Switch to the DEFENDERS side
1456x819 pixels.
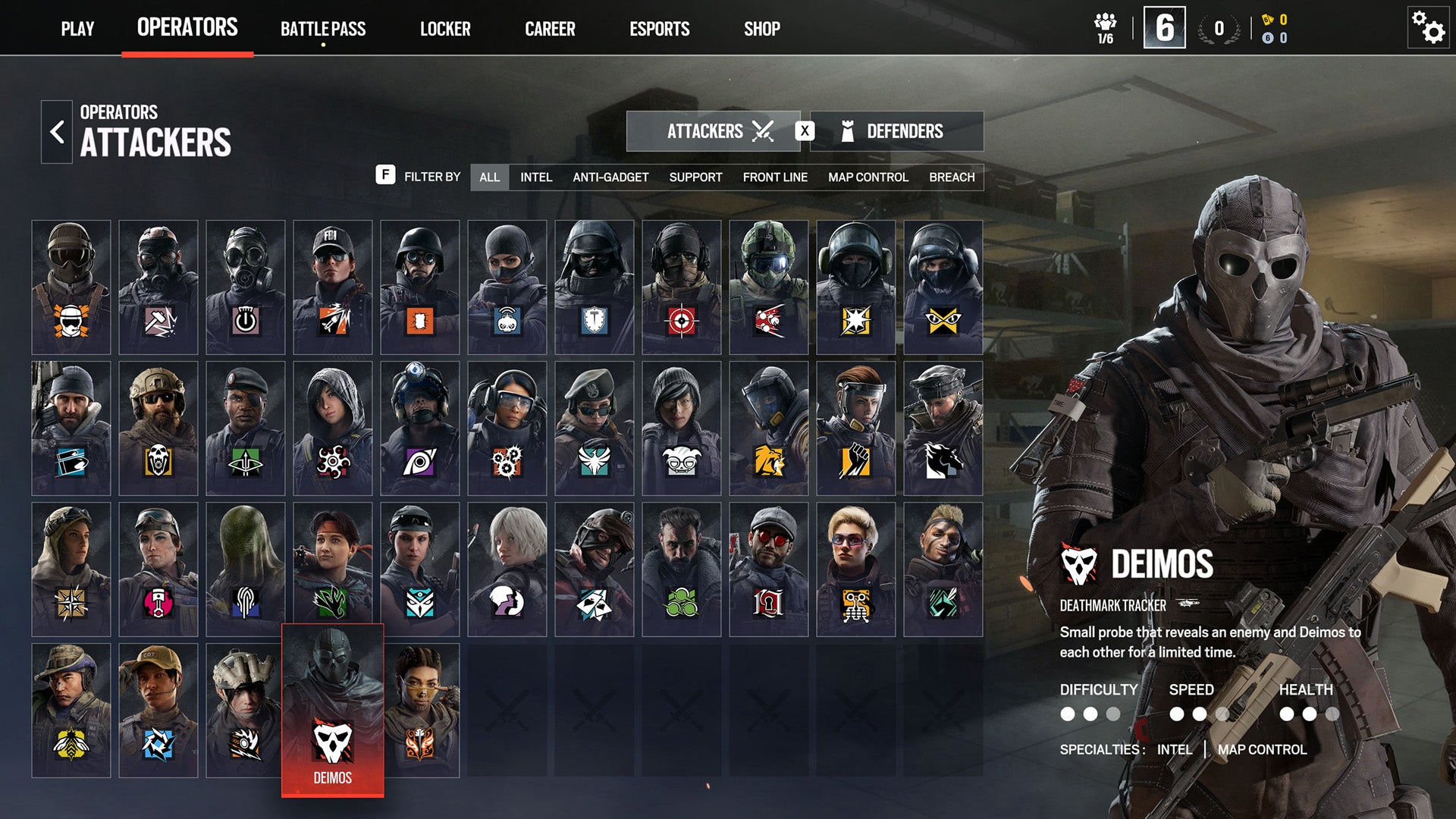pyautogui.click(x=897, y=130)
